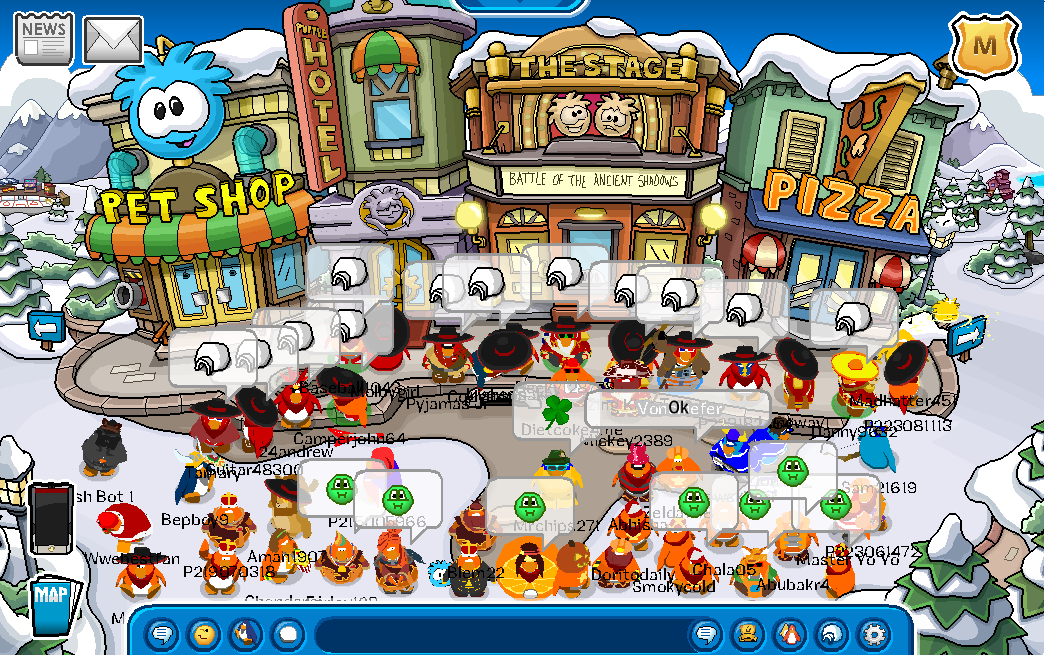1052x657 pixels.
Task: Open the News newspaper
Action: [43, 38]
